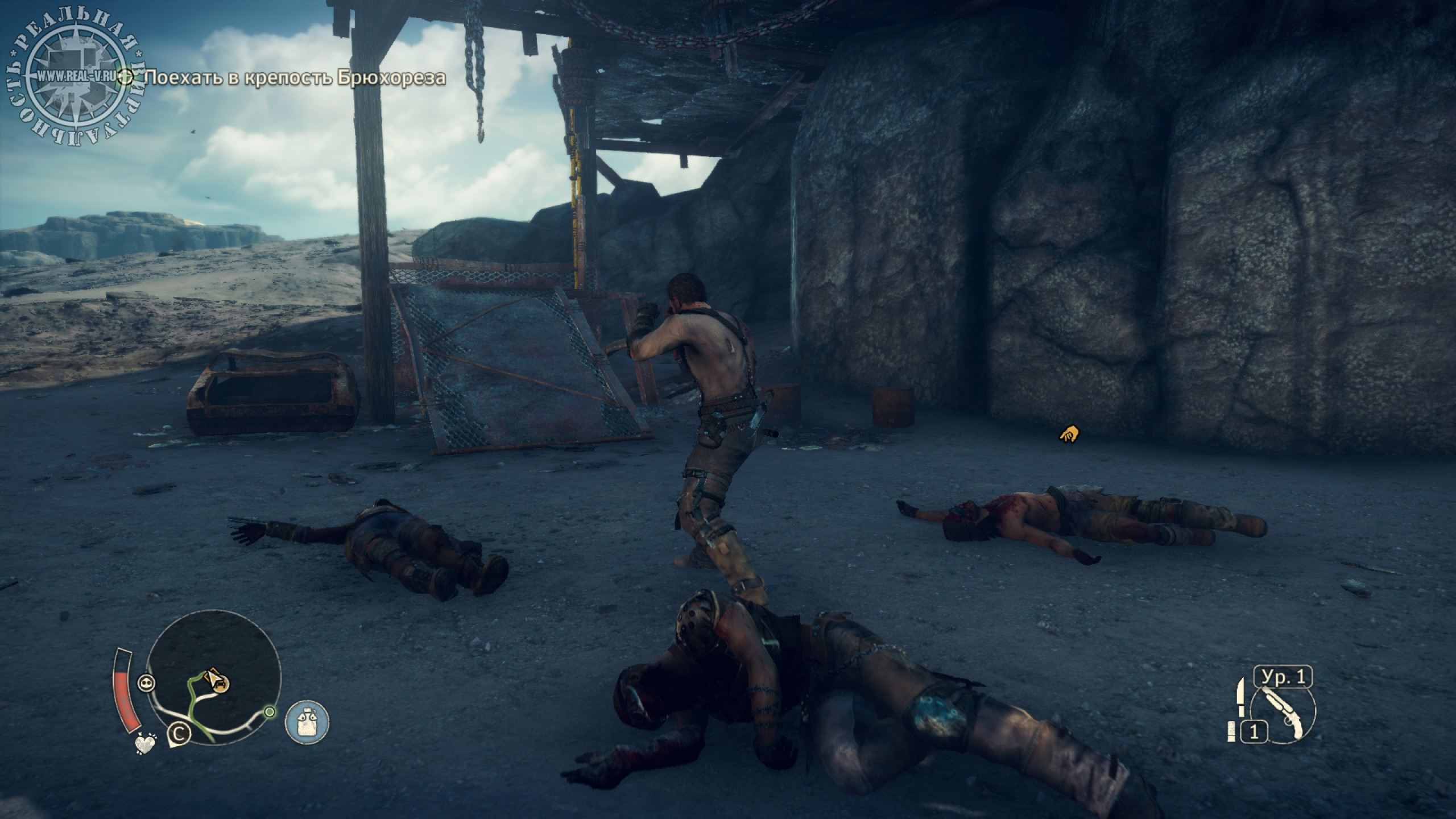
Task: Click the Брюхорез fortress objective tracker
Action: point(294,77)
